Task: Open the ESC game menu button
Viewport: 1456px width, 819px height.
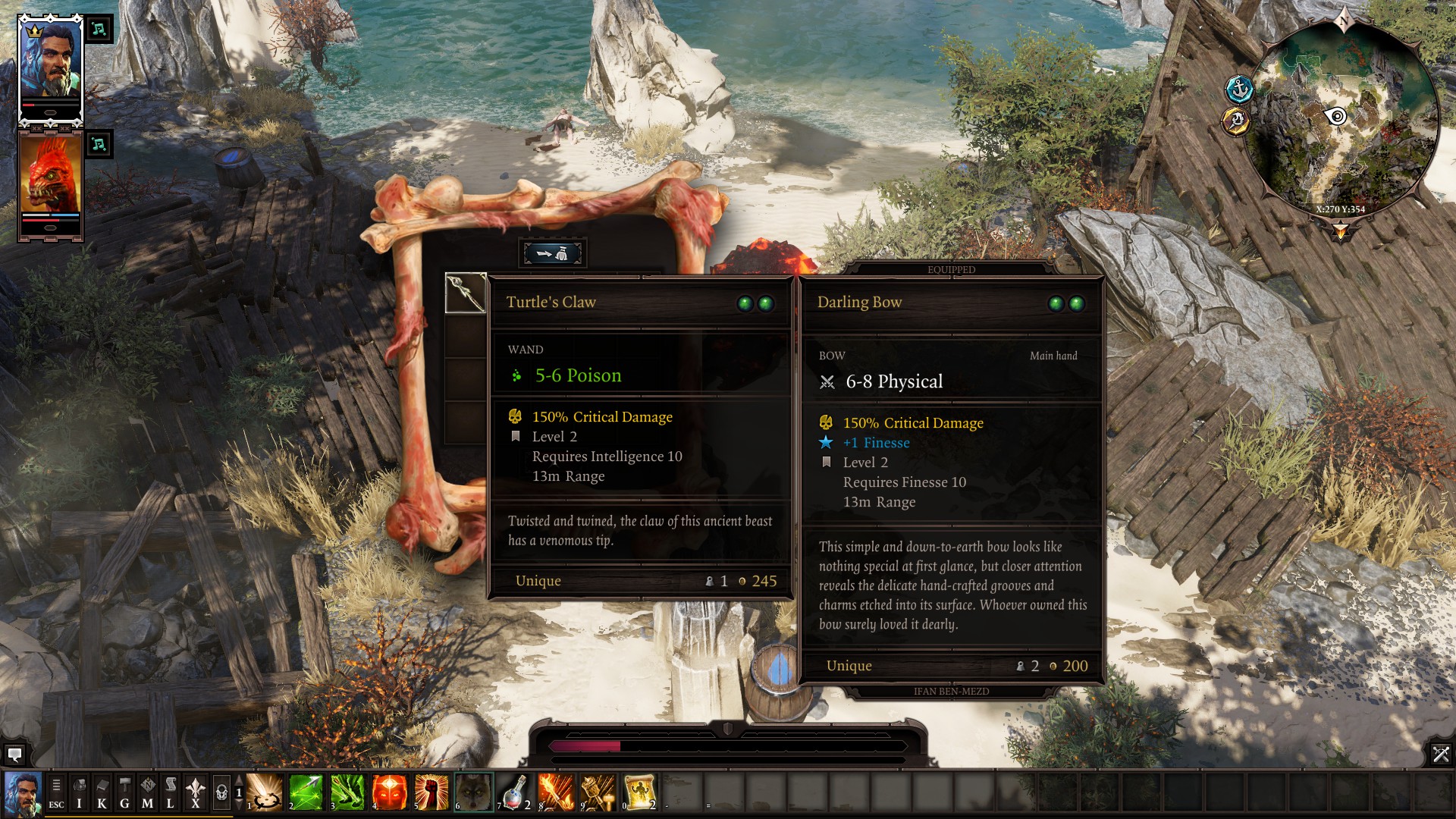Action: pos(56,792)
